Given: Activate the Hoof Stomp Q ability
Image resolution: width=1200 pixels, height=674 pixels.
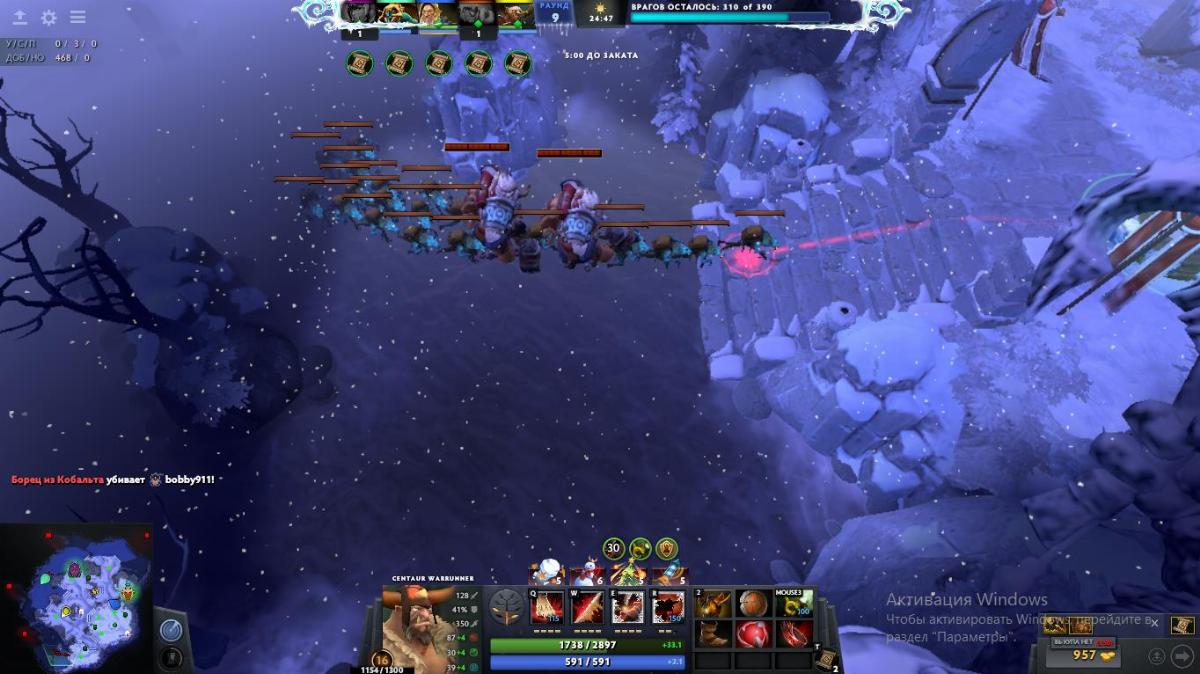Looking at the screenshot, I should click(x=547, y=607).
